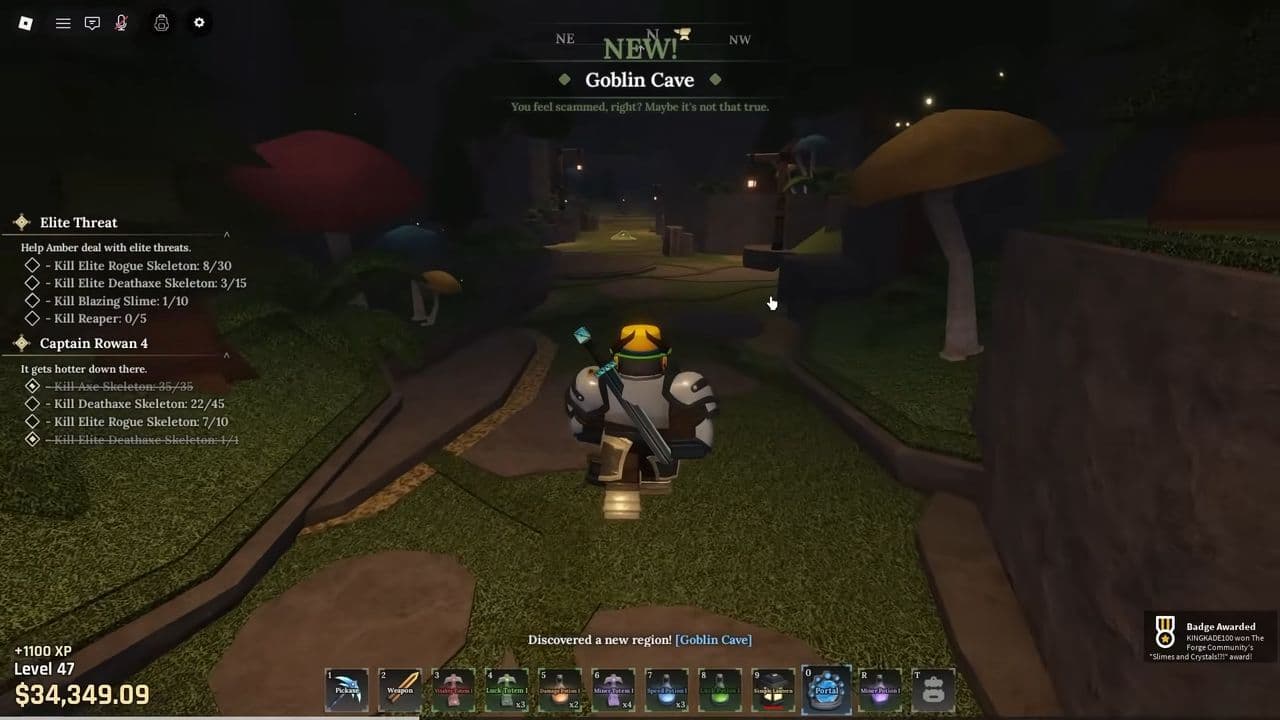The width and height of the screenshot is (1280, 720).
Task: Open the chat window
Action: tap(92, 22)
